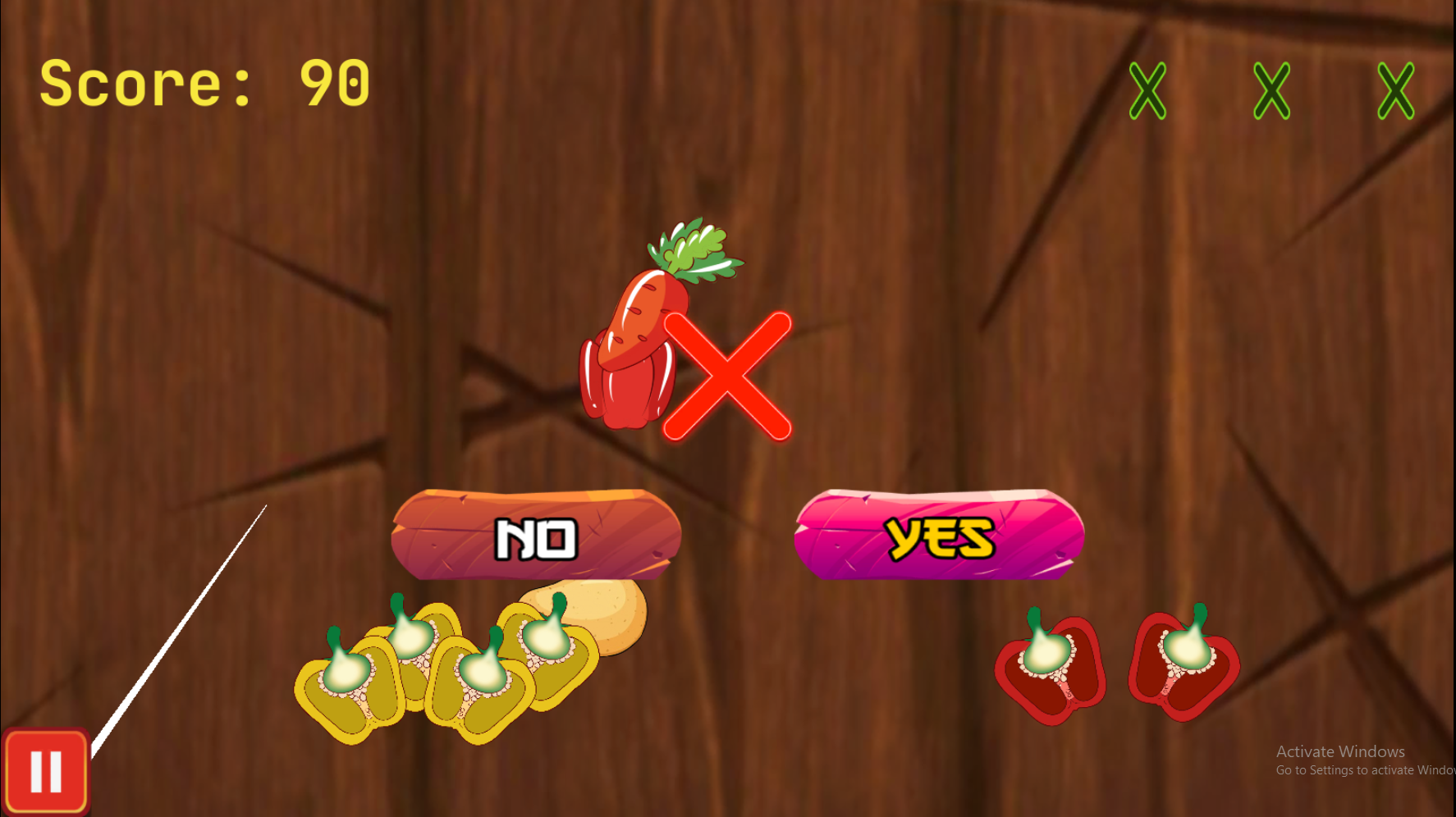Click the Score: 90 display
The width and height of the screenshot is (1456, 817).
coord(205,82)
